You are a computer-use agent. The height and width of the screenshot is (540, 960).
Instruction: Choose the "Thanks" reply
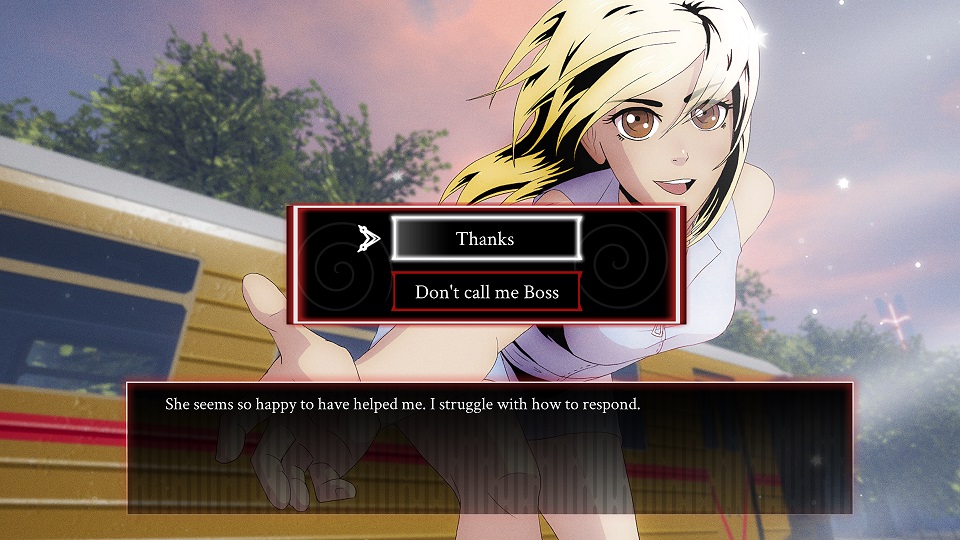point(486,239)
